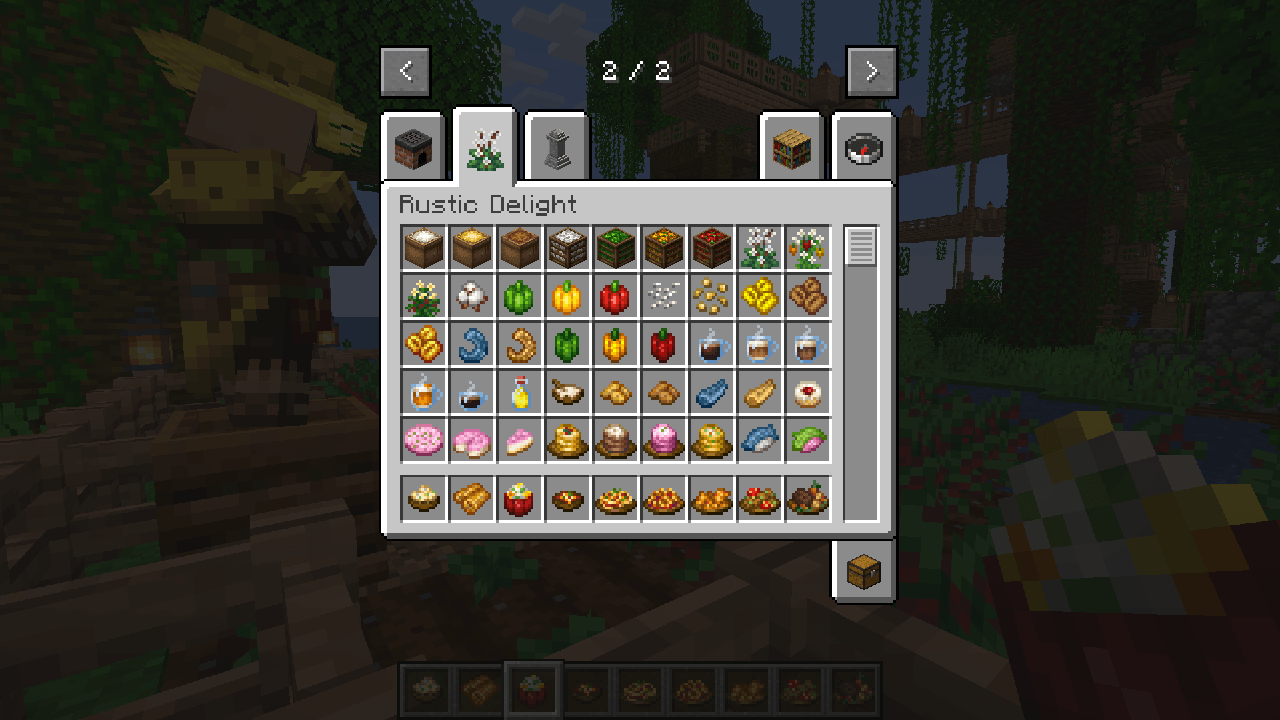Pick the blue fish fillet item
Image resolution: width=1280 pixels, height=720 pixels.
pos(711,392)
